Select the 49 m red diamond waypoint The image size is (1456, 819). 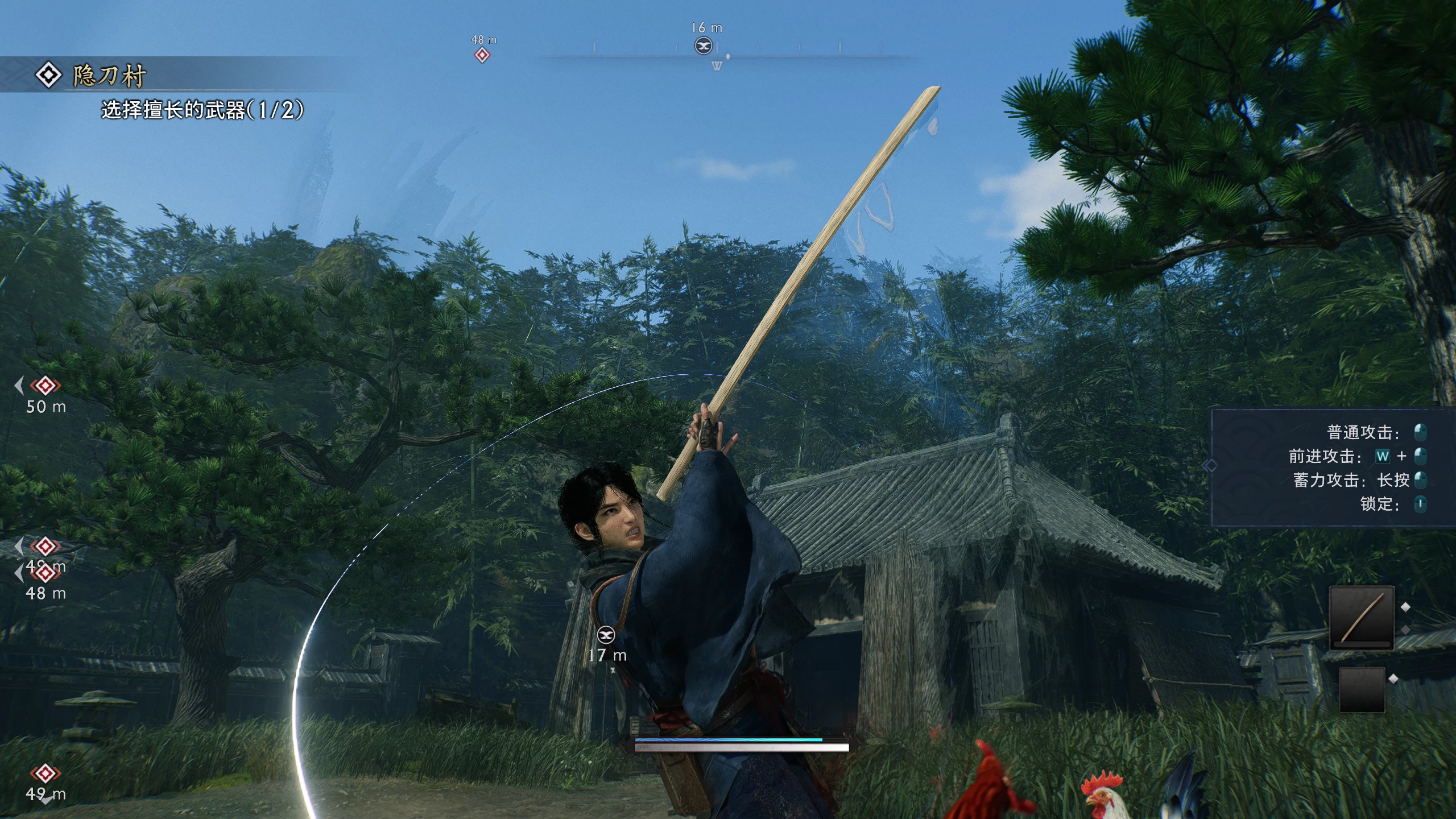(x=45, y=773)
